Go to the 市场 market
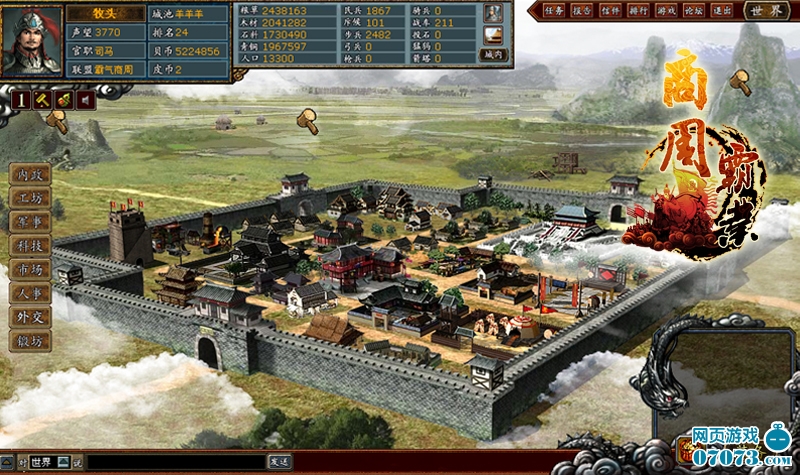 (29, 270)
